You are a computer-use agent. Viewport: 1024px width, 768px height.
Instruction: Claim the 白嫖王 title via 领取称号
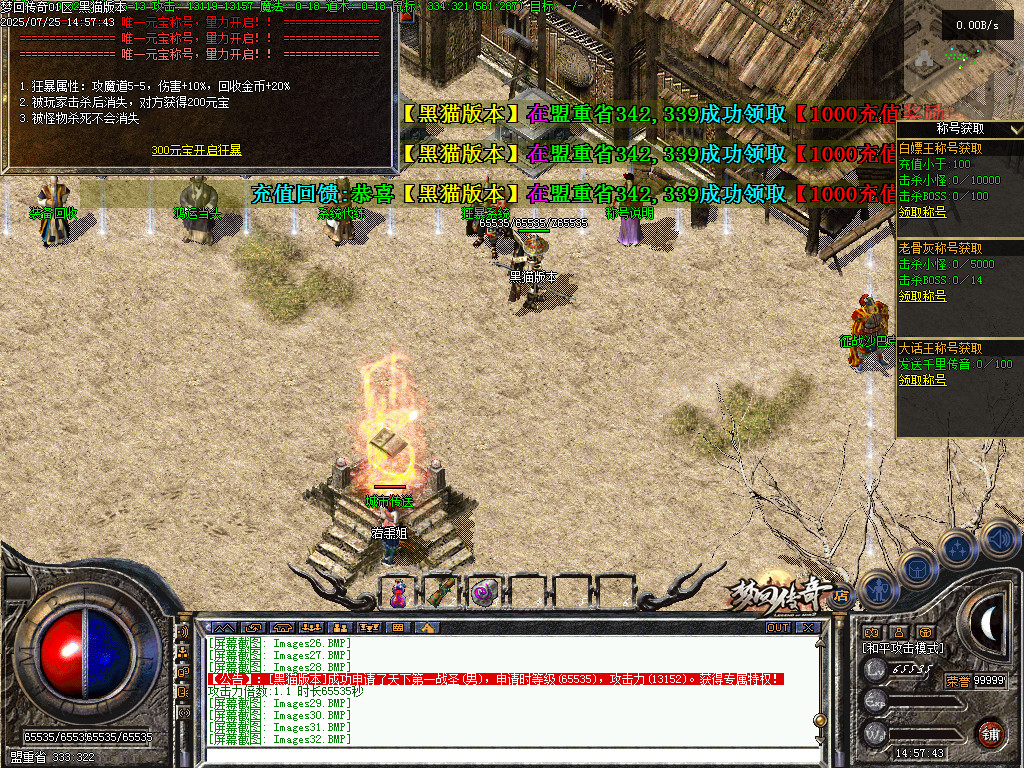(922, 211)
